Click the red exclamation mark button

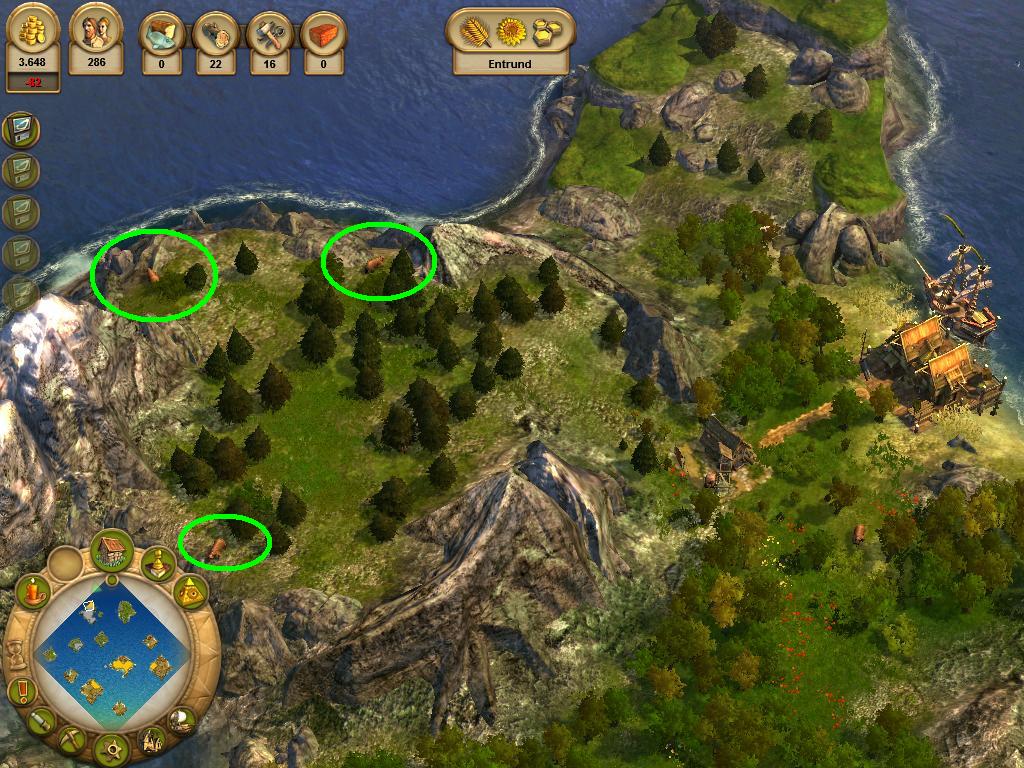pyautogui.click(x=21, y=690)
